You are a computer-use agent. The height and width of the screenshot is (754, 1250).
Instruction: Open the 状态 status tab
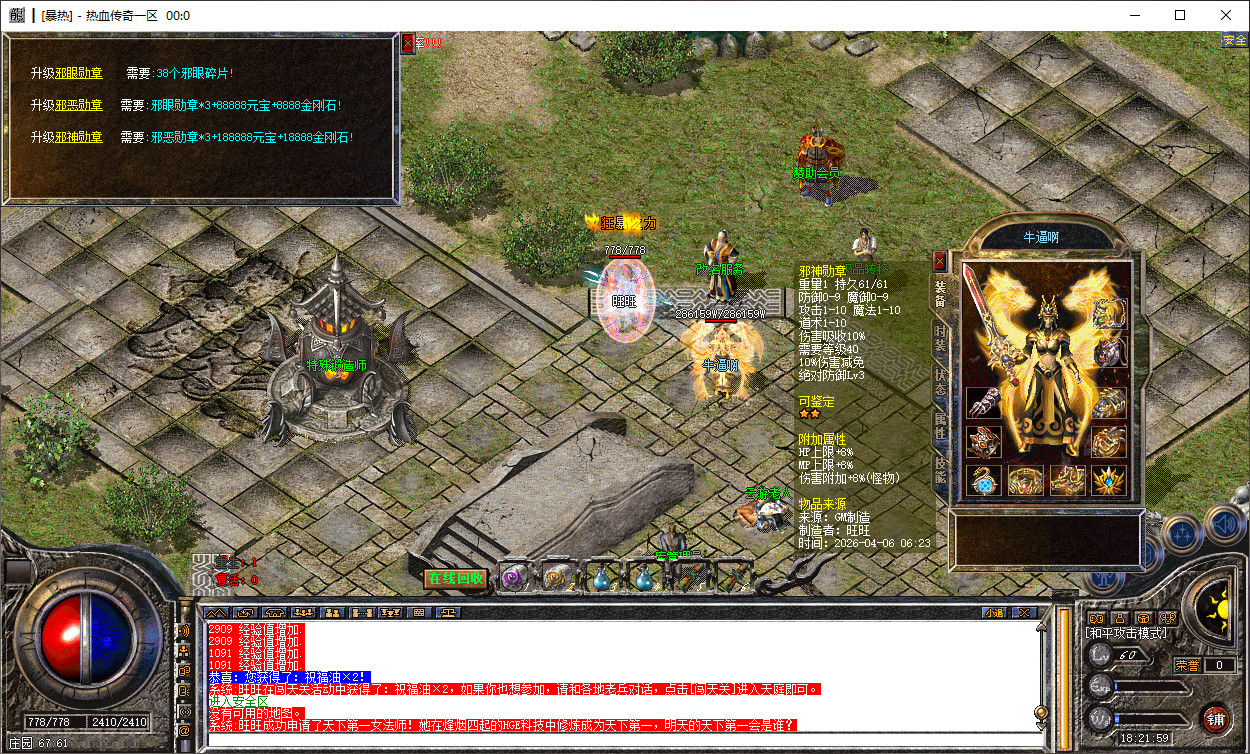(940, 382)
